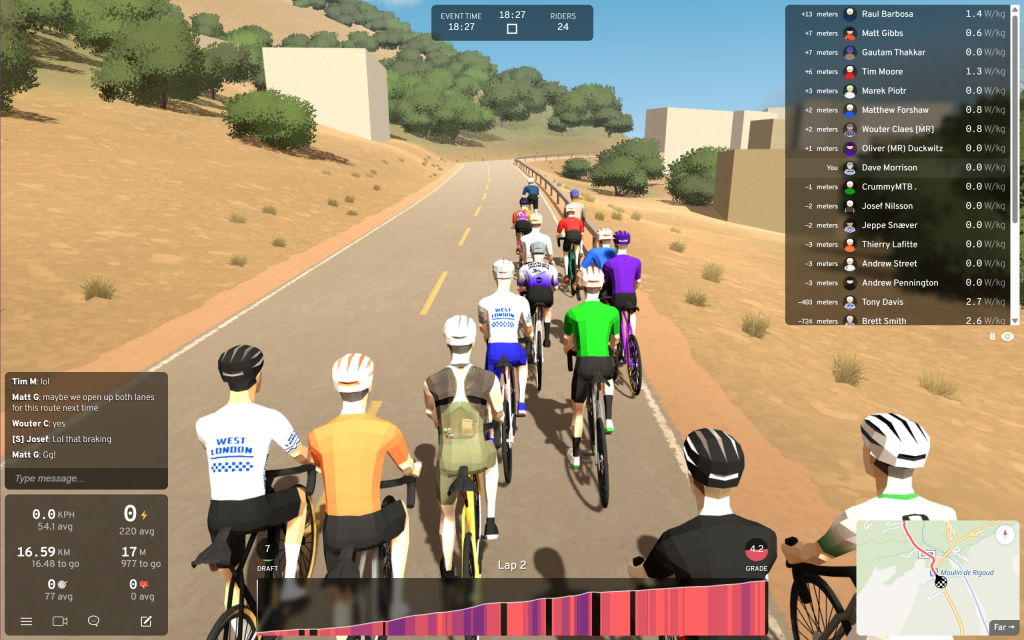
Task: Click the elevation profile bar for Lap 2
Action: [512, 607]
